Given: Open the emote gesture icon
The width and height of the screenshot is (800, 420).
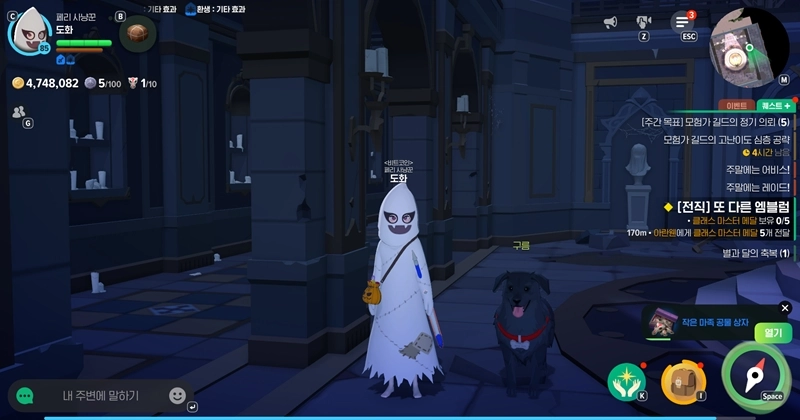Looking at the screenshot, I should (644, 22).
